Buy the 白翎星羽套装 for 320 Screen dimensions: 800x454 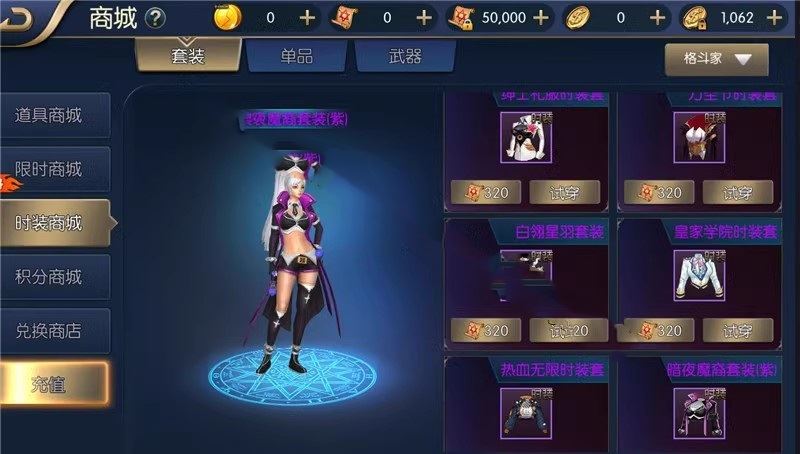[483, 329]
